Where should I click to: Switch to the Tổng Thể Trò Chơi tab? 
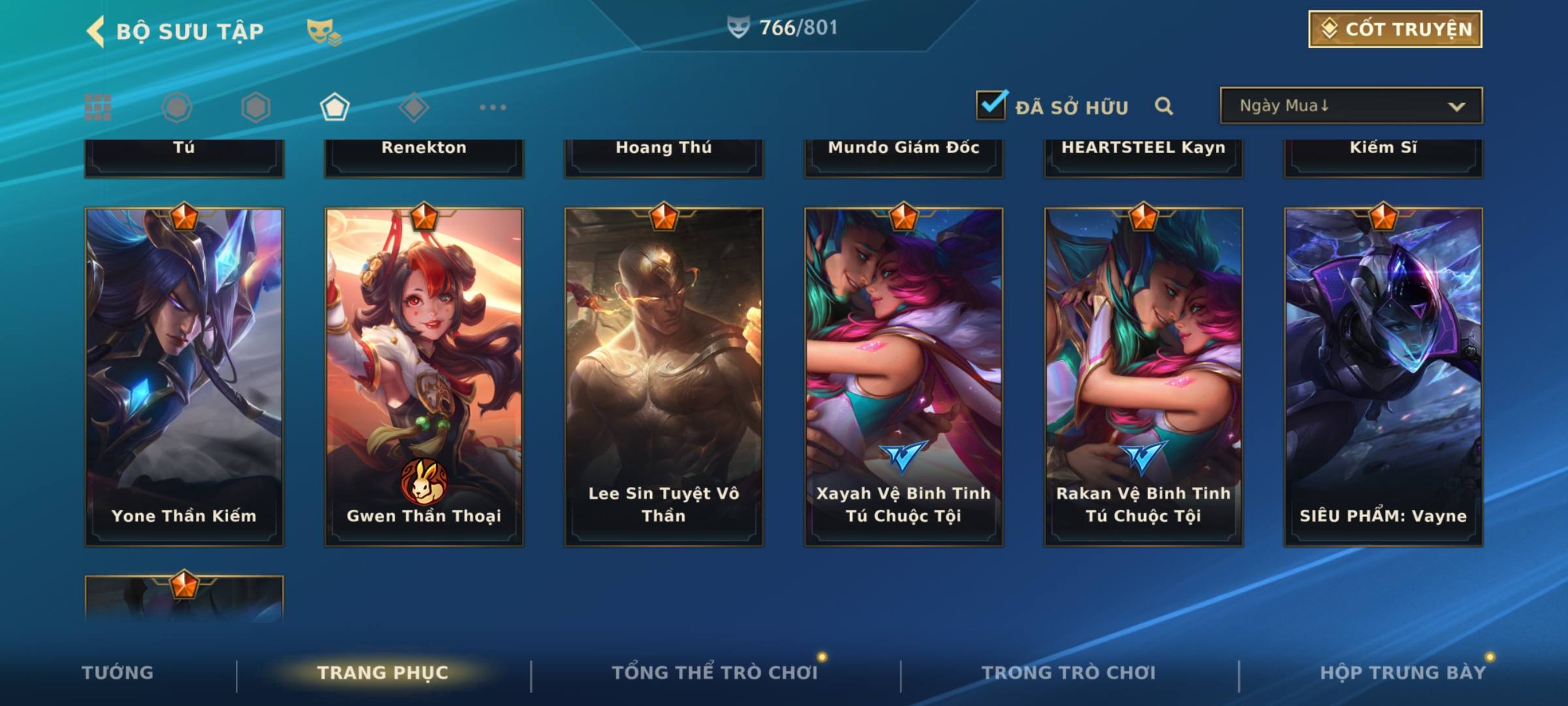pos(715,673)
